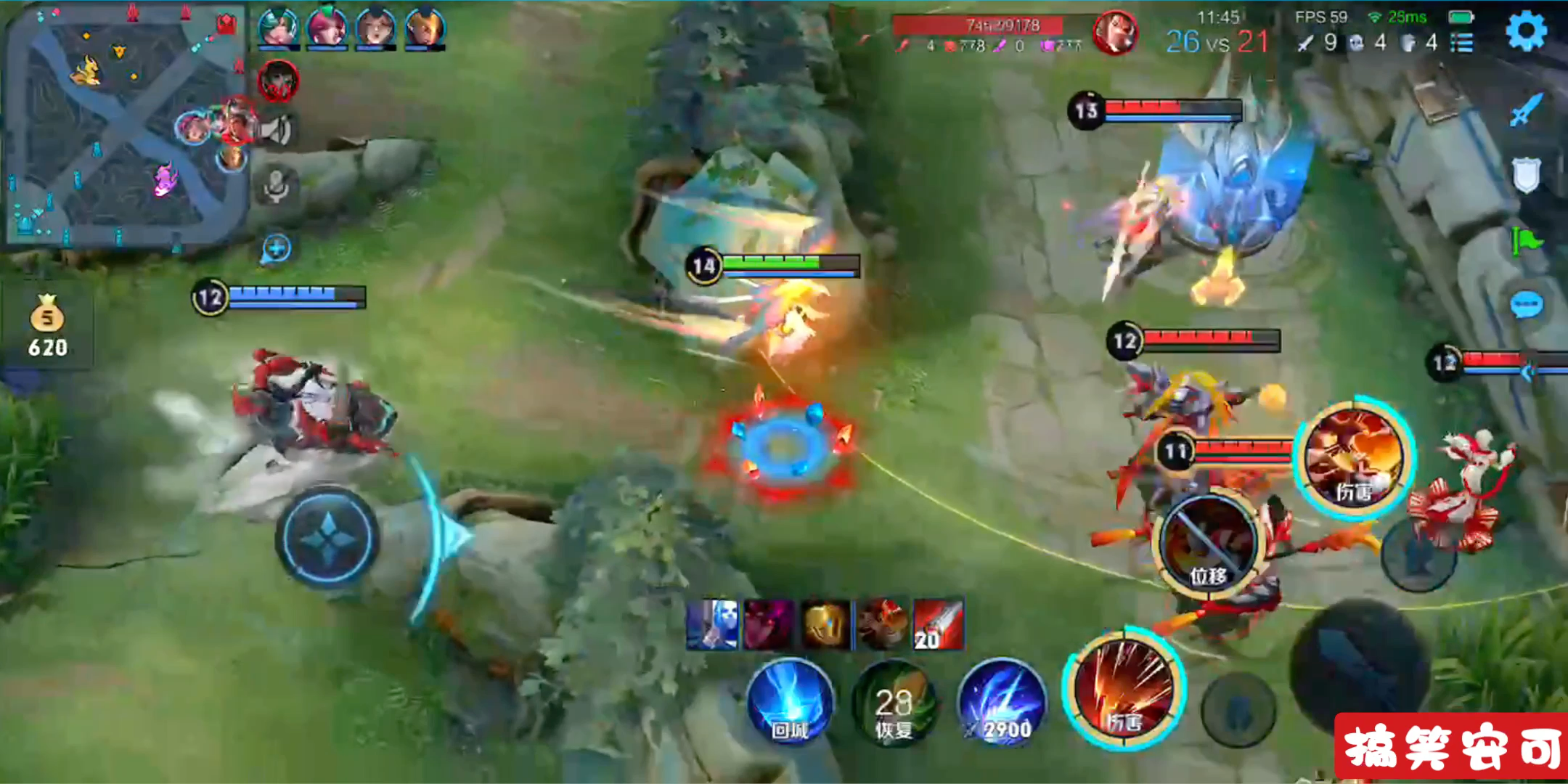Select the red enemy hero portrait under allies
1568x784 pixels.
278,81
